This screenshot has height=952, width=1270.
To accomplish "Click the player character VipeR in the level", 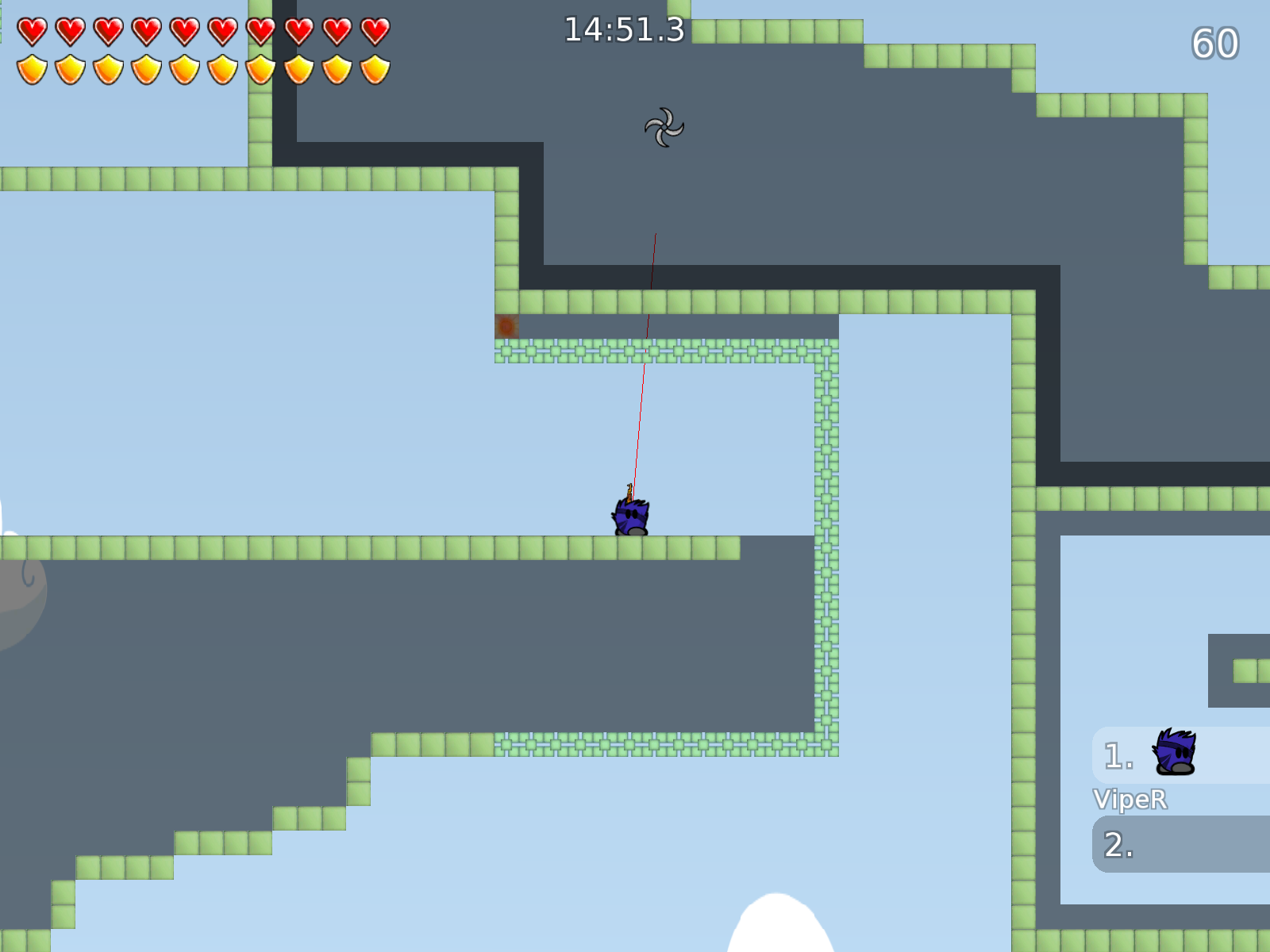I will 631,516.
